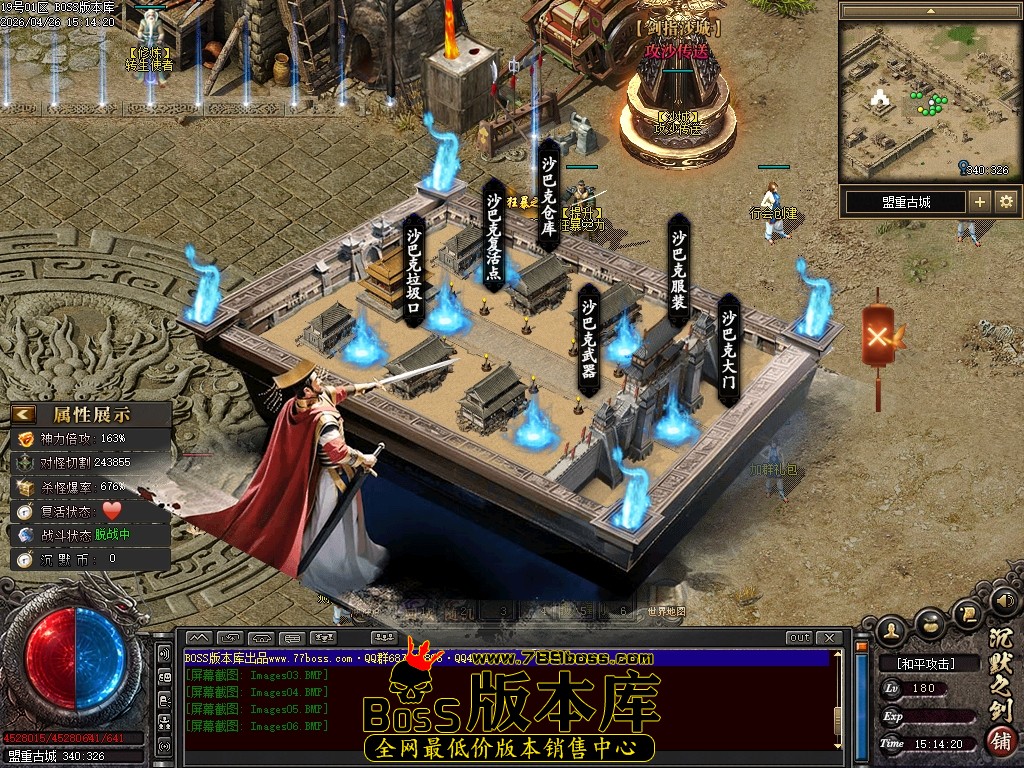Go to the 沙巴克武器 shop label
This screenshot has width=1024, height=768.
(x=589, y=337)
